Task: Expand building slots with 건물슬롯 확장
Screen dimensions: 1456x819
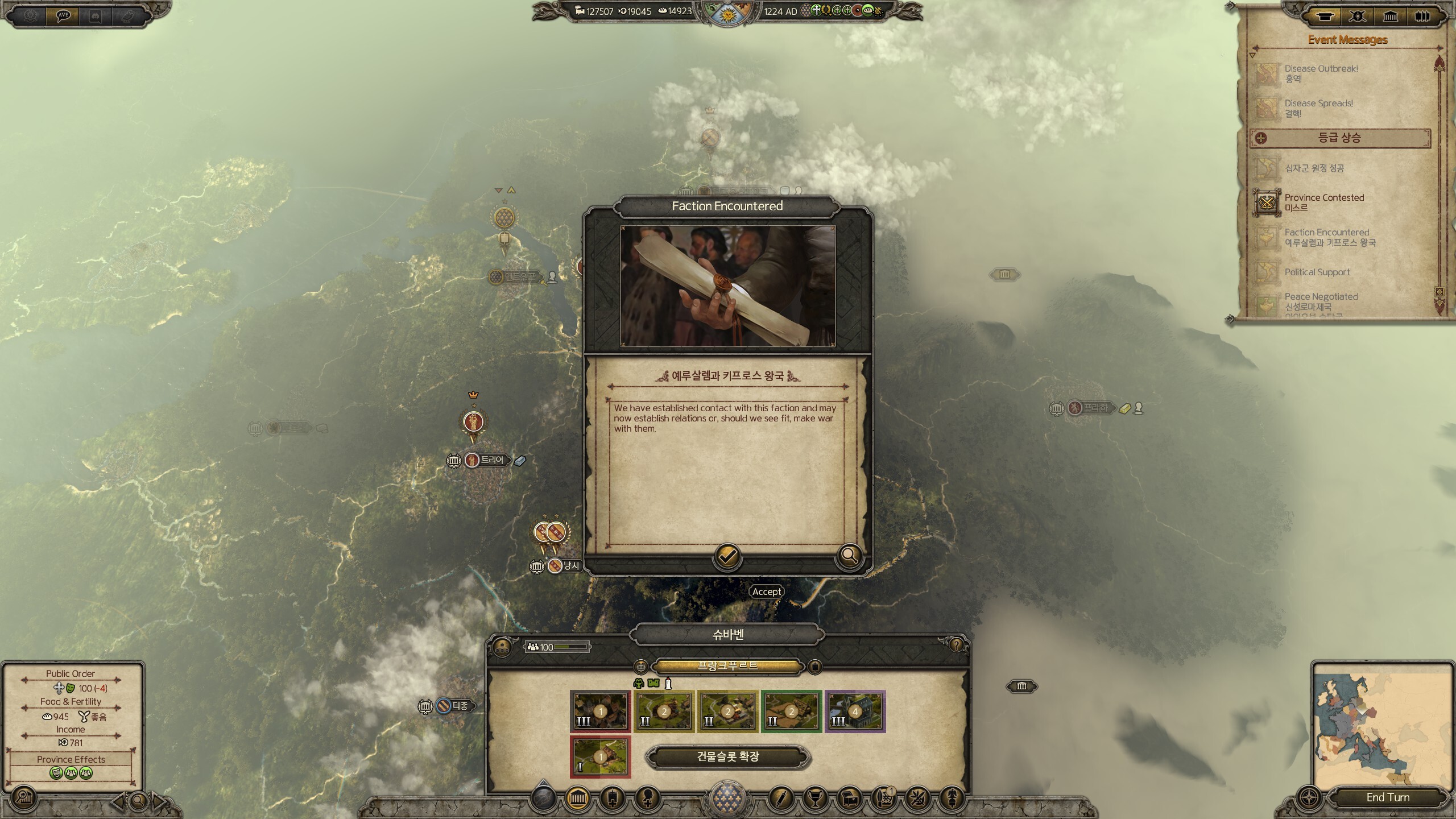Action: 728,757
